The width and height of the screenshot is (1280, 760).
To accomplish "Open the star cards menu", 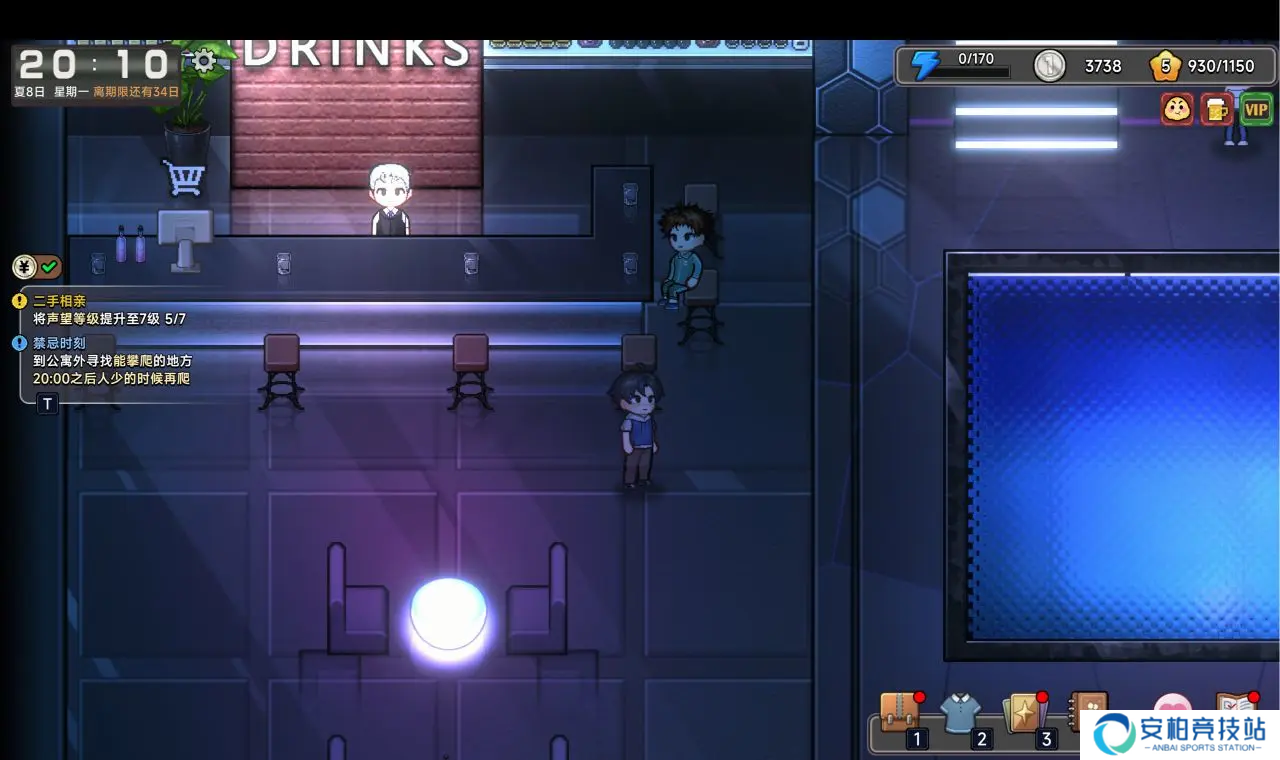I will pyautogui.click(x=1023, y=714).
